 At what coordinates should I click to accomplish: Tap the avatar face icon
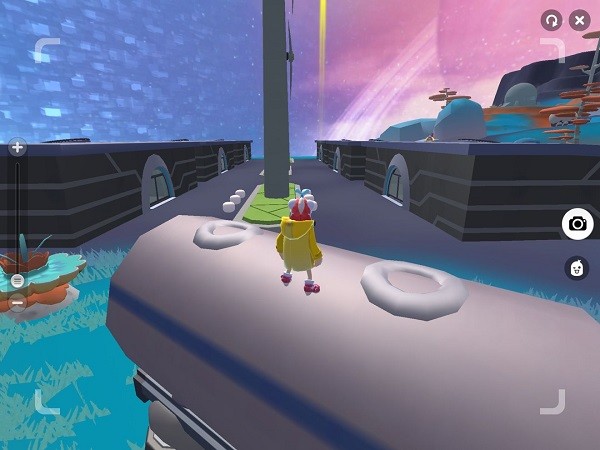pos(577,267)
